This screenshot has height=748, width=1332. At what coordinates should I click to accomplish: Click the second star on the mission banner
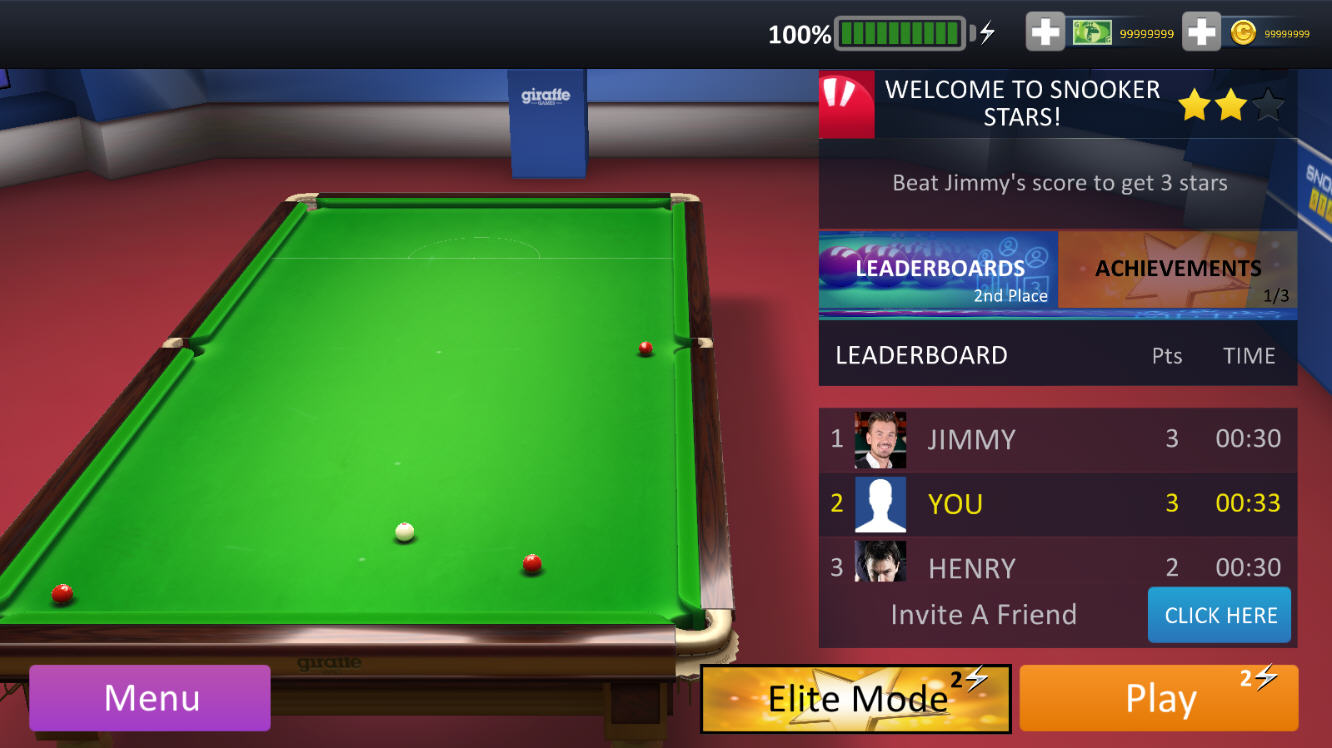coord(1231,104)
